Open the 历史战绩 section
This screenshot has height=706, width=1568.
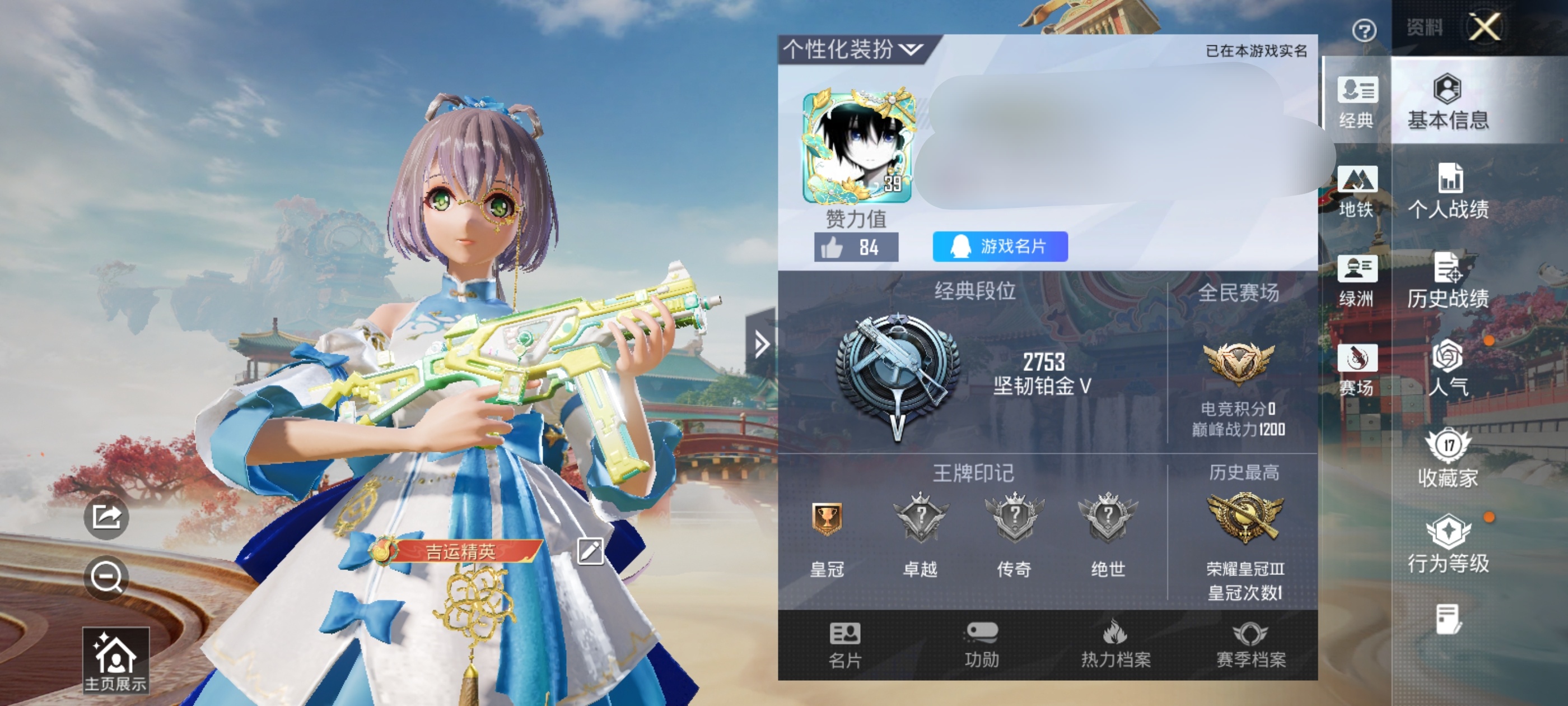[x=1448, y=281]
